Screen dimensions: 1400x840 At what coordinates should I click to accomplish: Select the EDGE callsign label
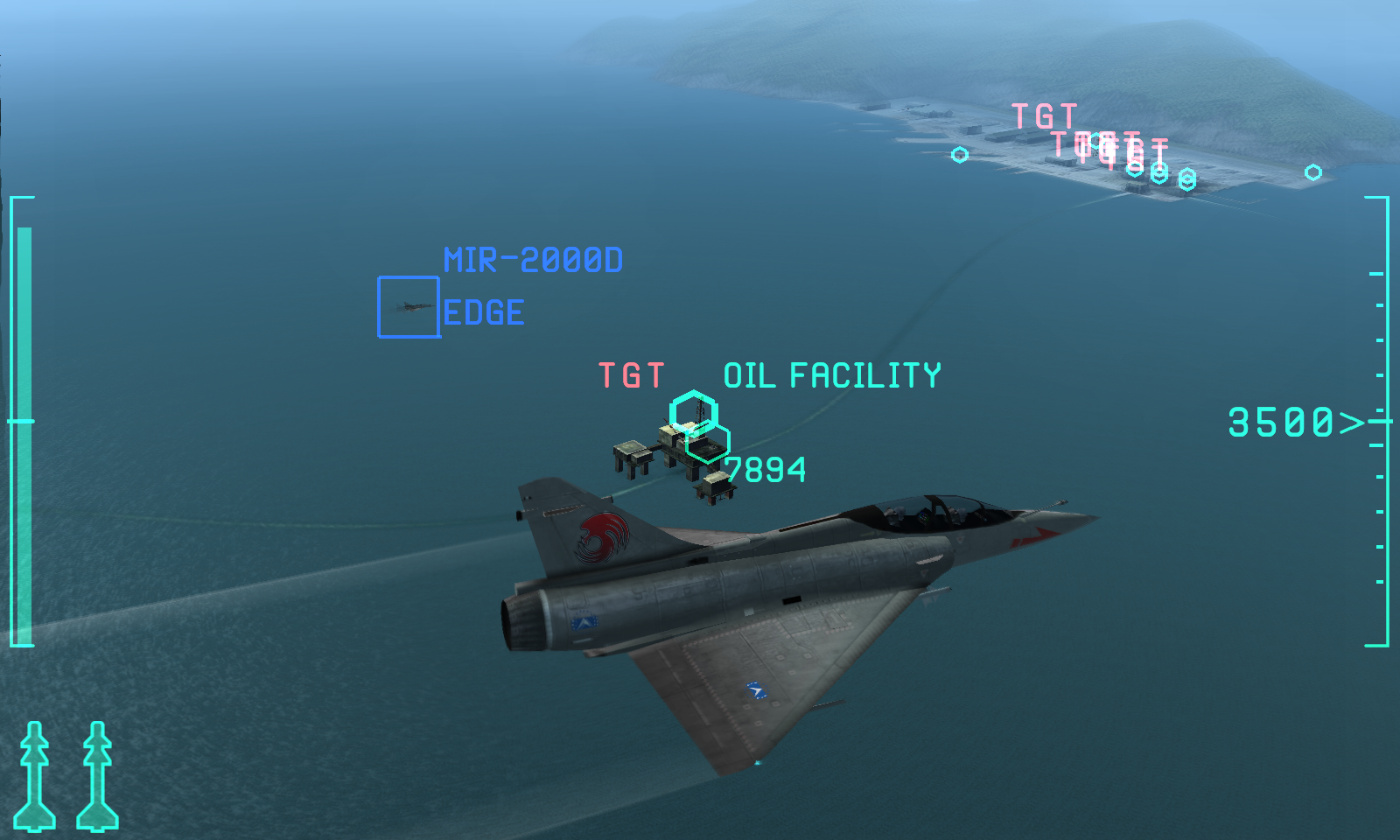[x=483, y=311]
